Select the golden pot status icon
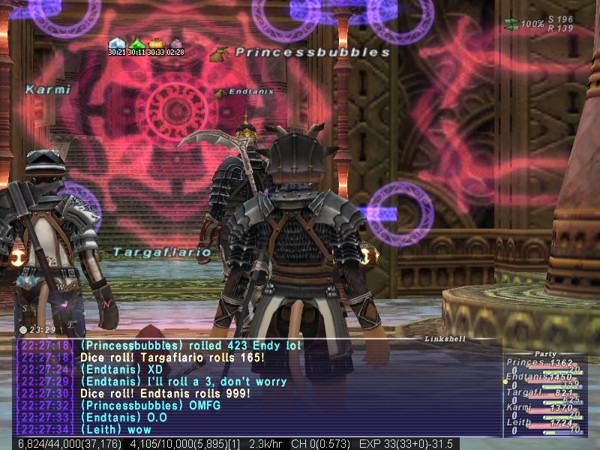The height and width of the screenshot is (450, 600). click(x=156, y=43)
